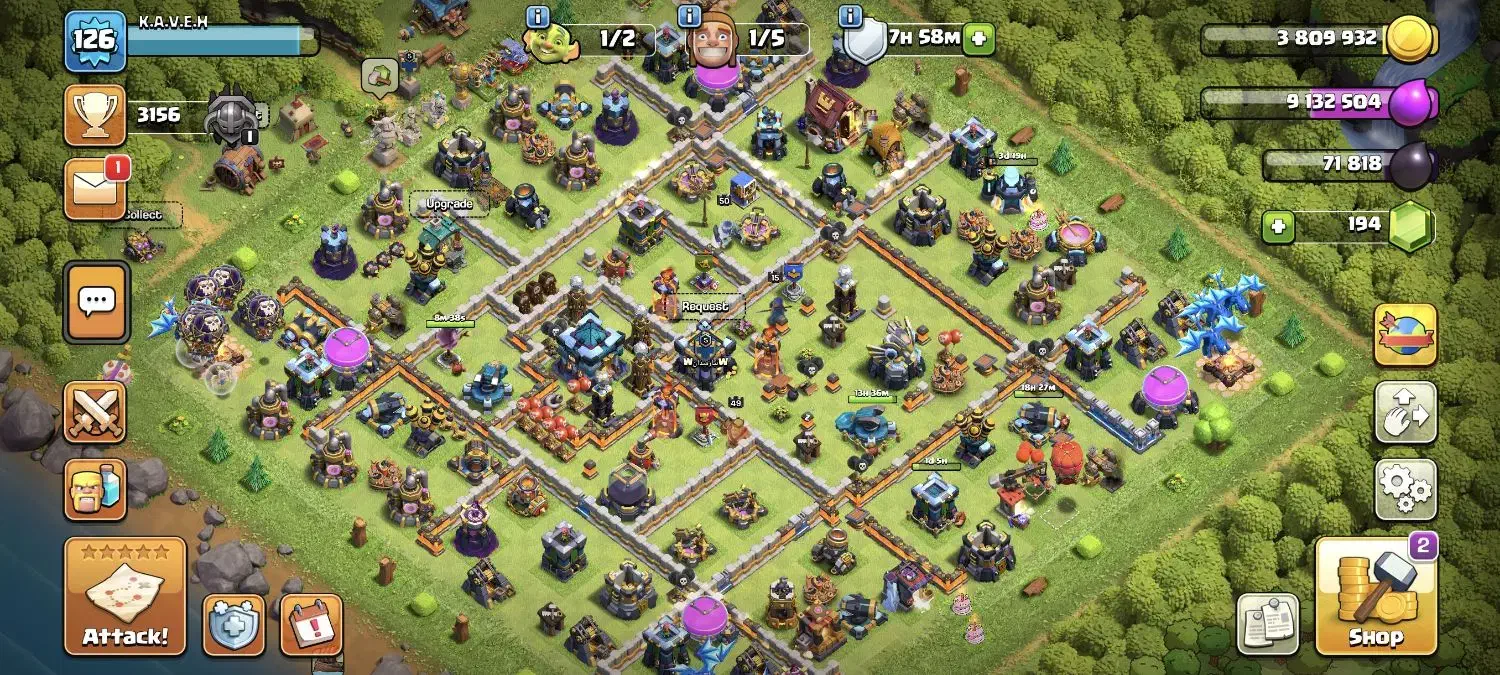
Task: Show shield info icon
Action: tap(851, 16)
